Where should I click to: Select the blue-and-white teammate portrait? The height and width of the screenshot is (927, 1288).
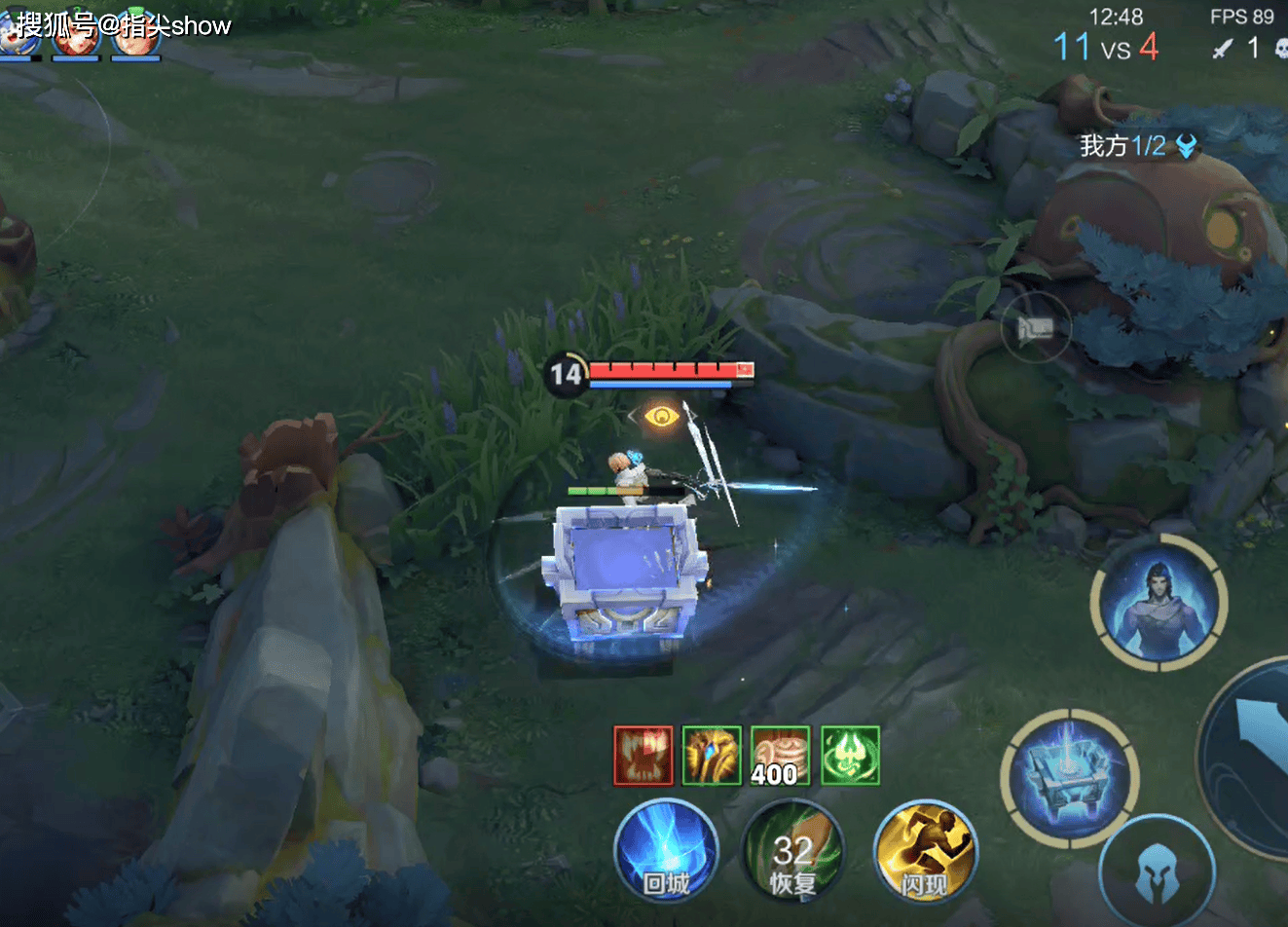[x=19, y=36]
